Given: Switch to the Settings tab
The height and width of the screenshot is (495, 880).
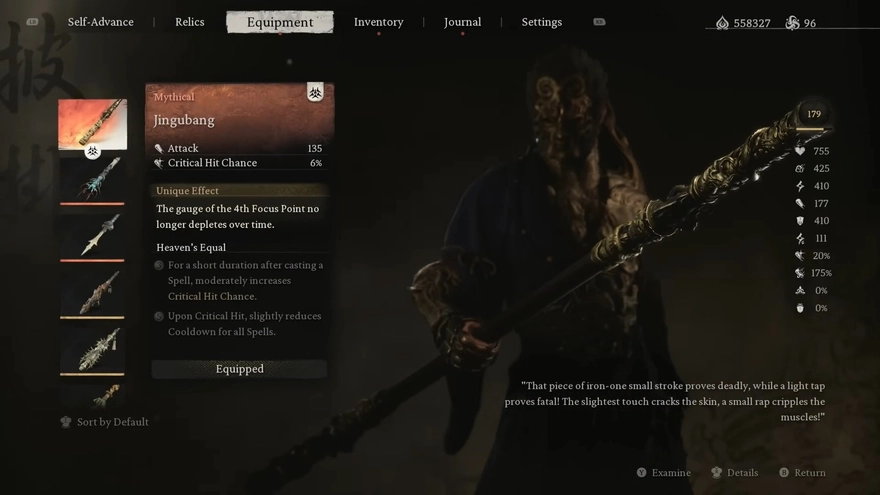Looking at the screenshot, I should (541, 22).
